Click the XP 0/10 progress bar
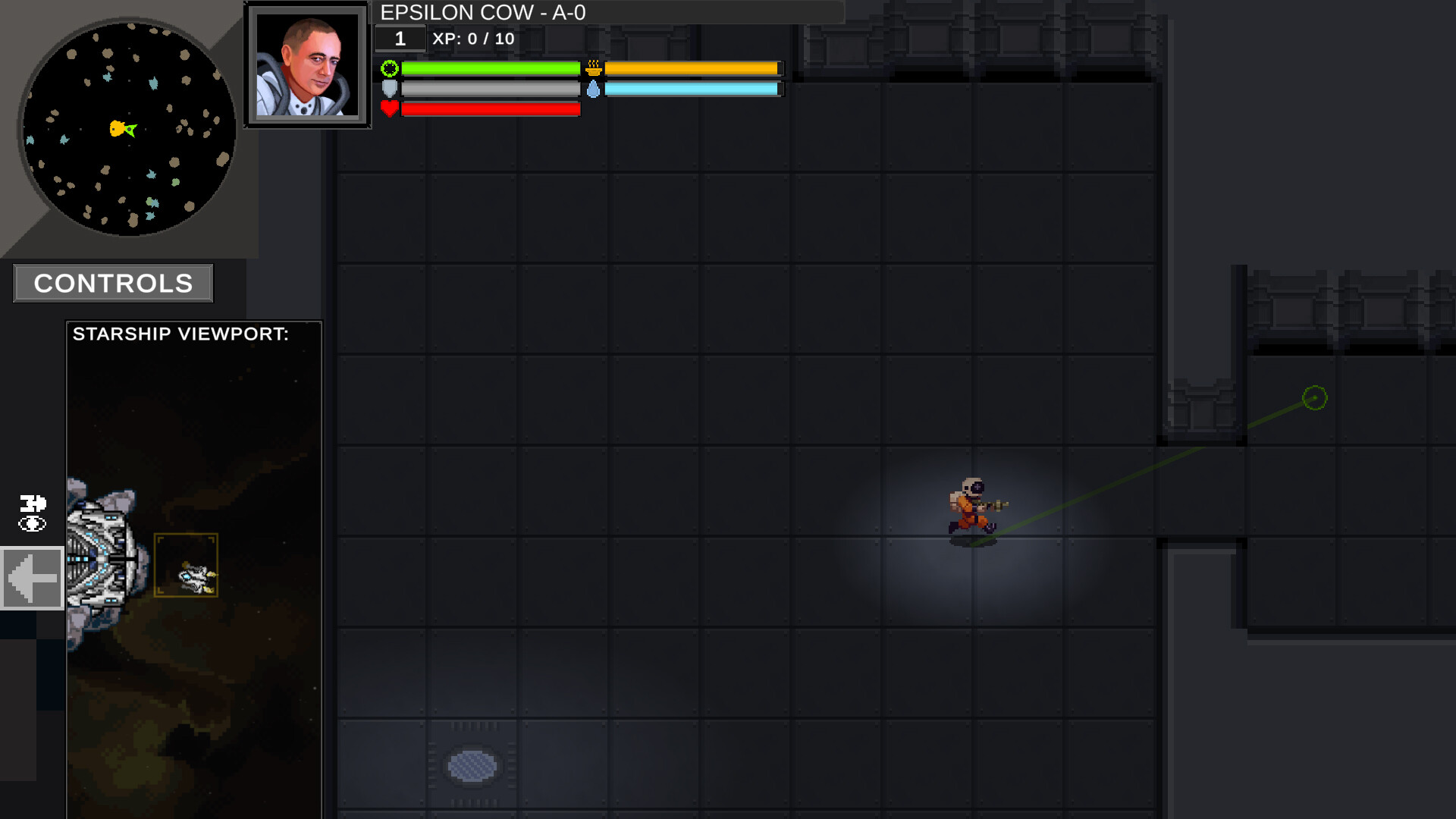The height and width of the screenshot is (819, 1456). click(472, 39)
